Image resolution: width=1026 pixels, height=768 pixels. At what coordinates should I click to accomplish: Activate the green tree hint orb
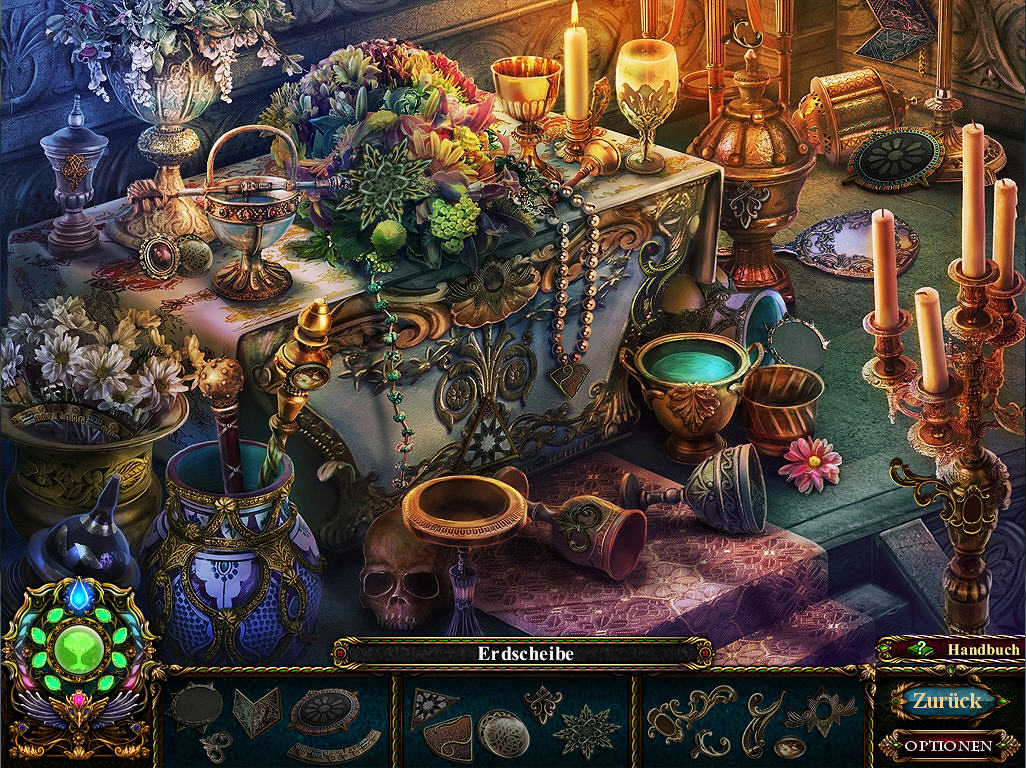click(x=77, y=648)
